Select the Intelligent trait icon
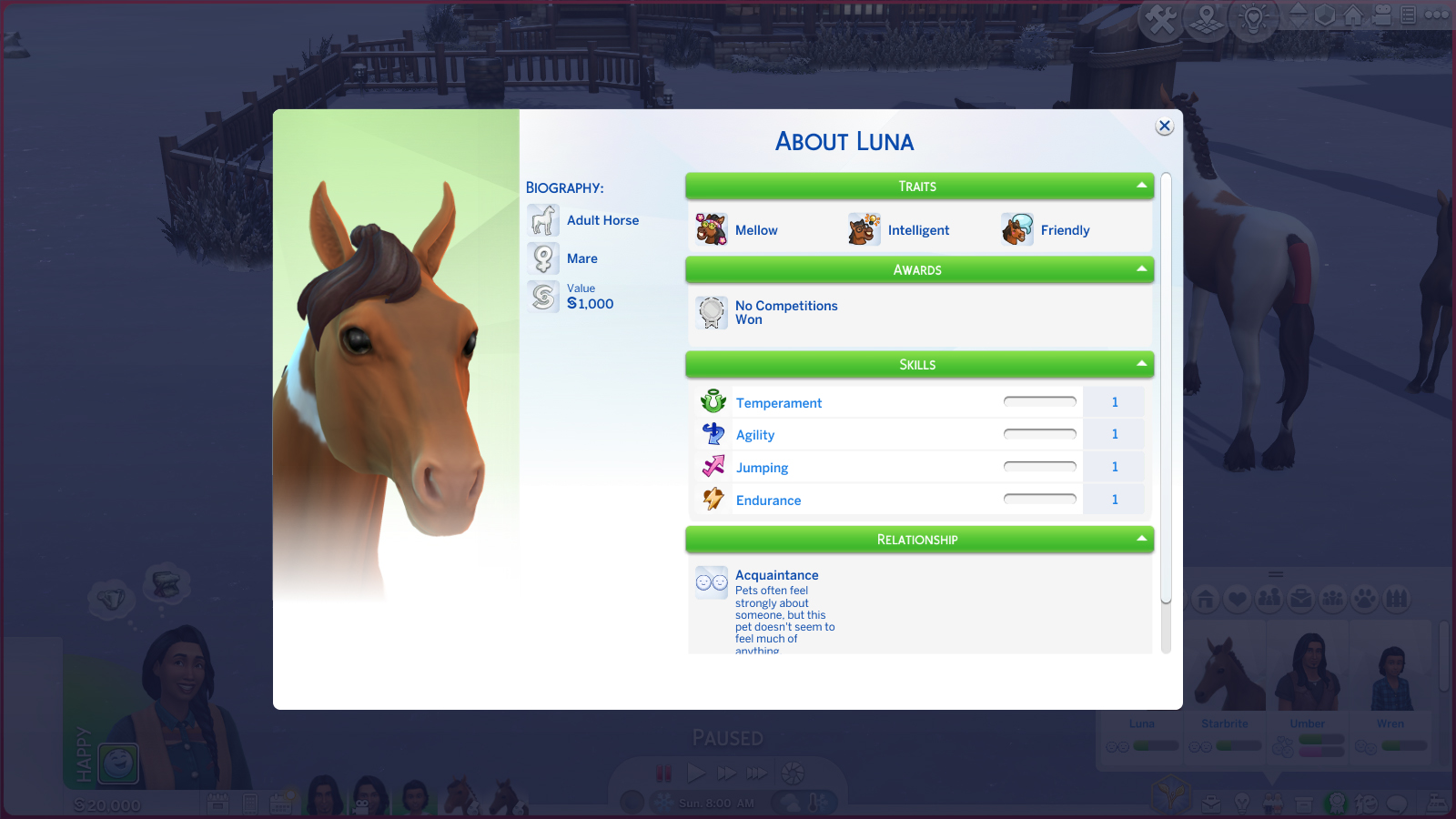 point(864,230)
